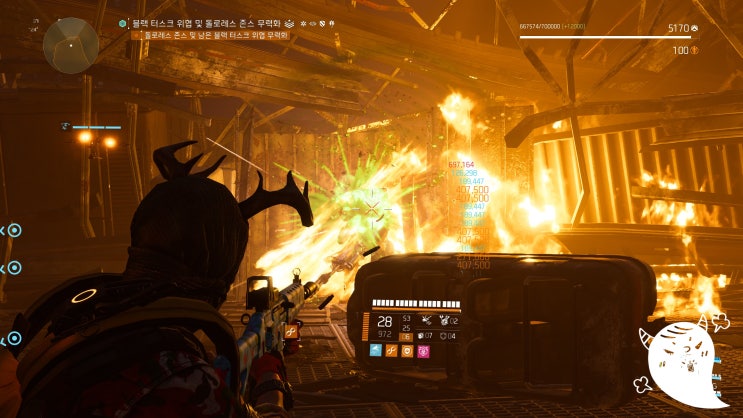This screenshot has height=418, width=743.
Task: Trigger the magenta skill icon
Action: 423,351
